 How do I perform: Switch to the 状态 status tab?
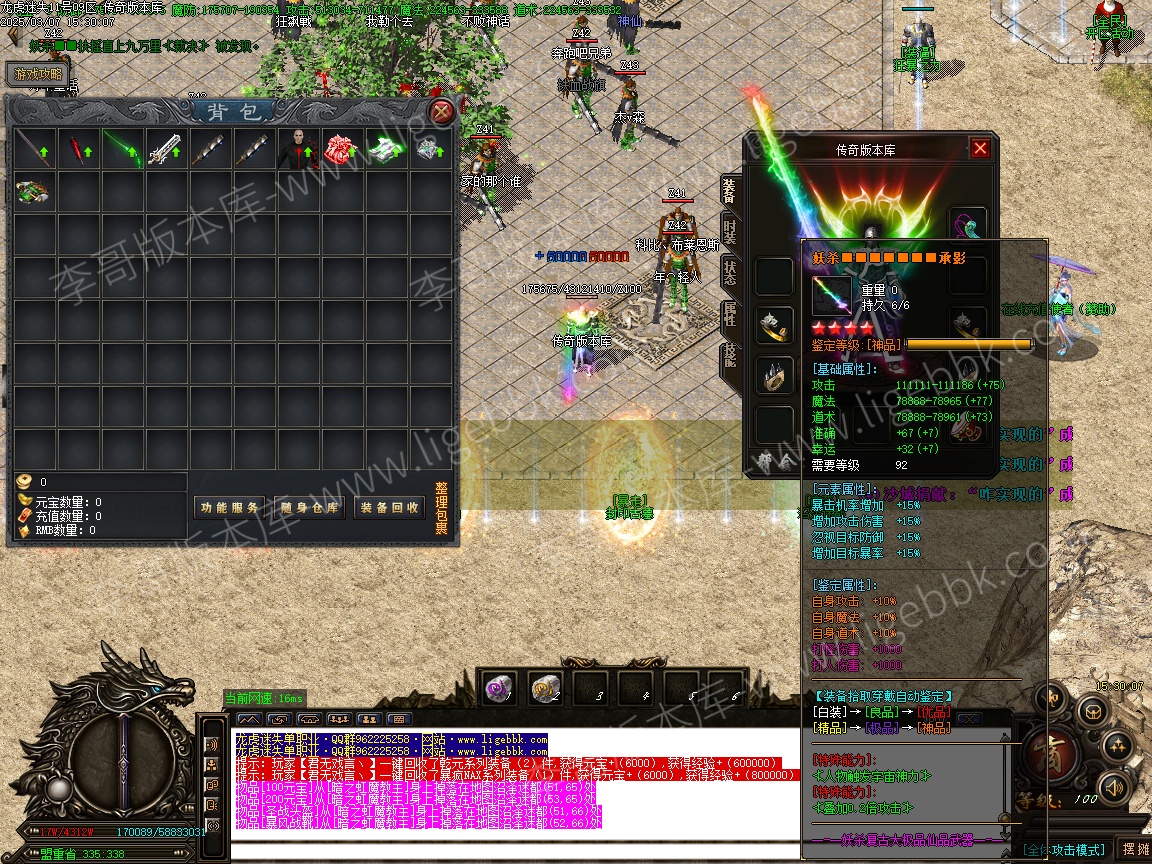730,273
